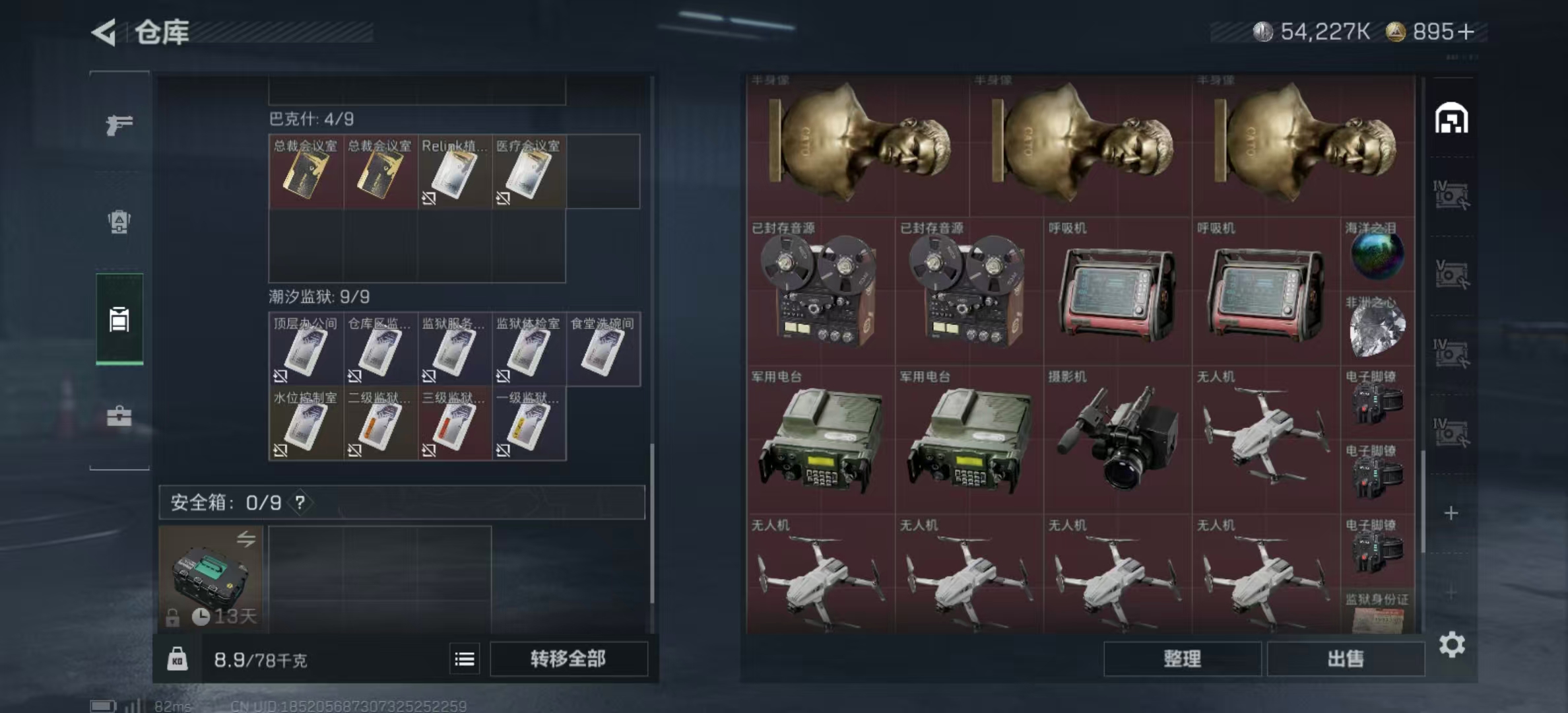Select the 食堂洗碗间 keycard

(602, 350)
